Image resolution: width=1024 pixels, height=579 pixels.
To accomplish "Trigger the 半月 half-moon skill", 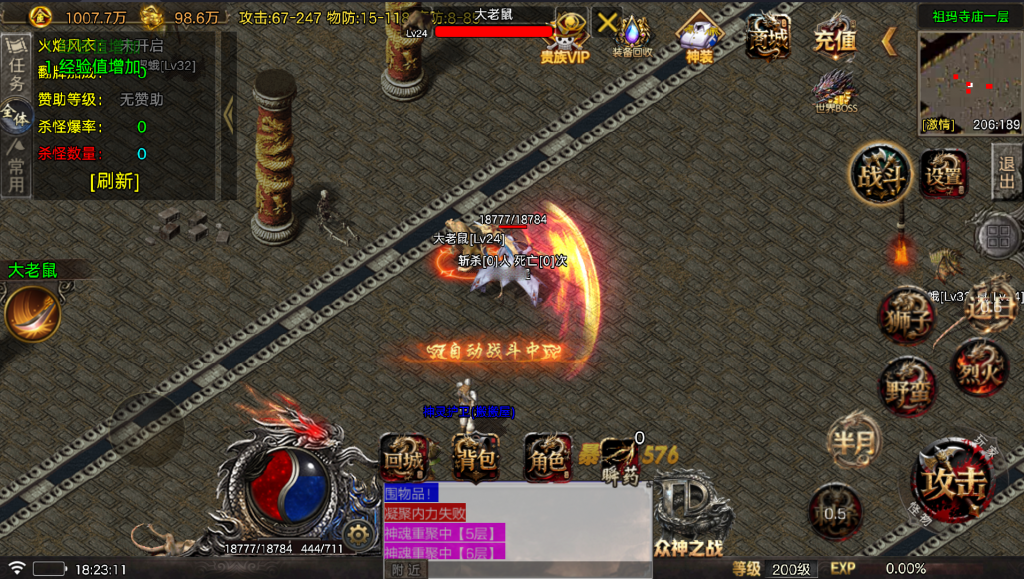I will coord(854,440).
